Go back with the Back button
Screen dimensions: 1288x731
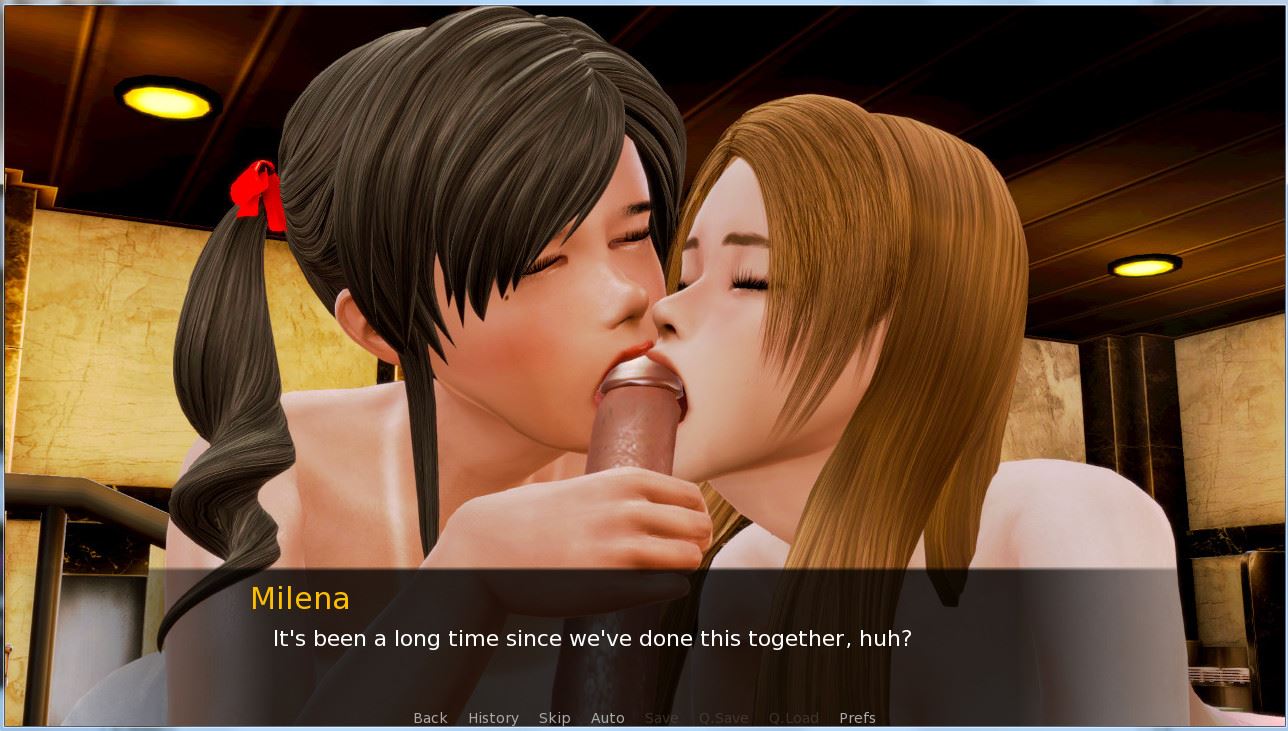coord(430,718)
